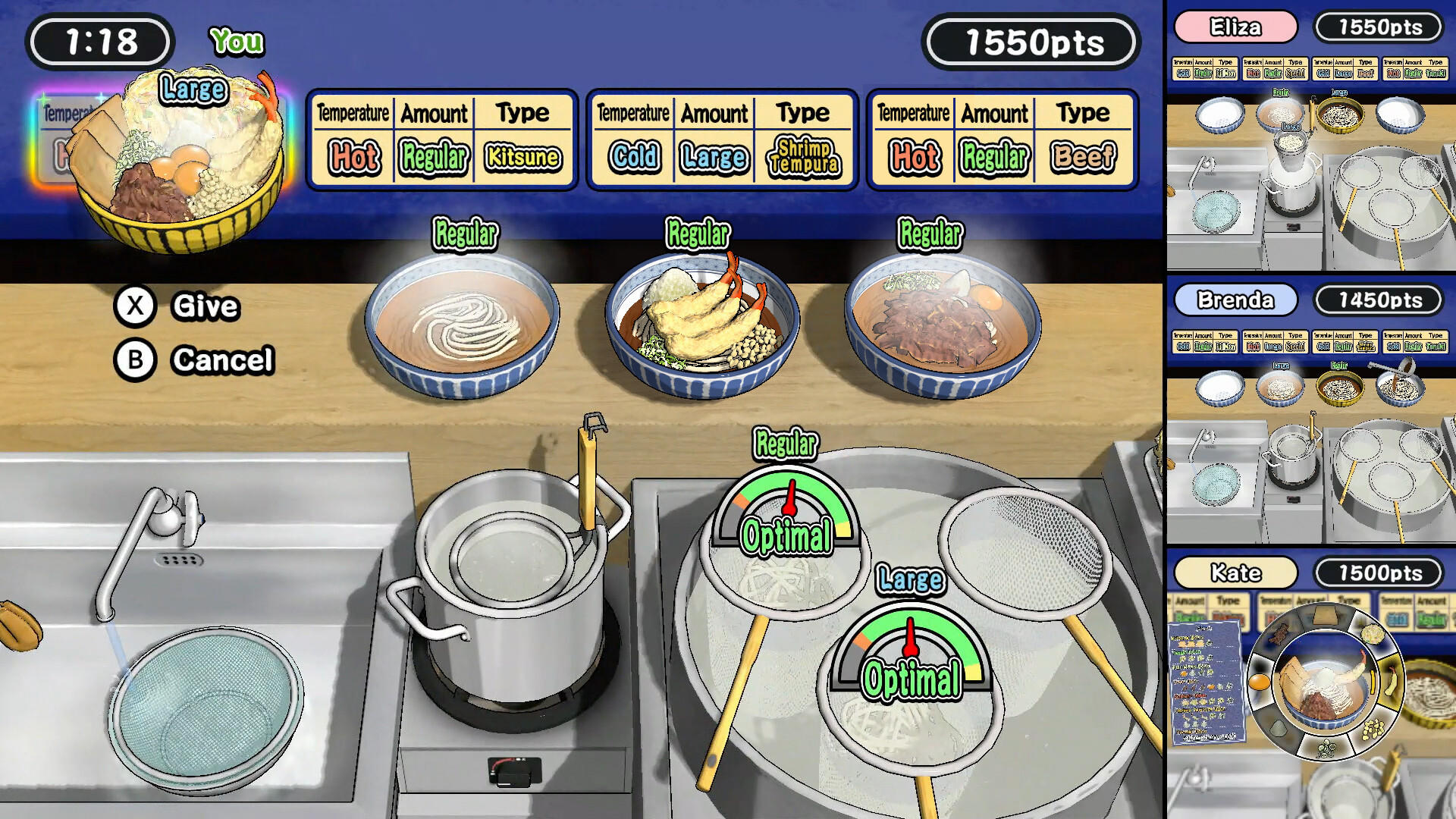Expand the Hot Beef order details
Image resolution: width=1456 pixels, height=819 pixels.
click(999, 140)
